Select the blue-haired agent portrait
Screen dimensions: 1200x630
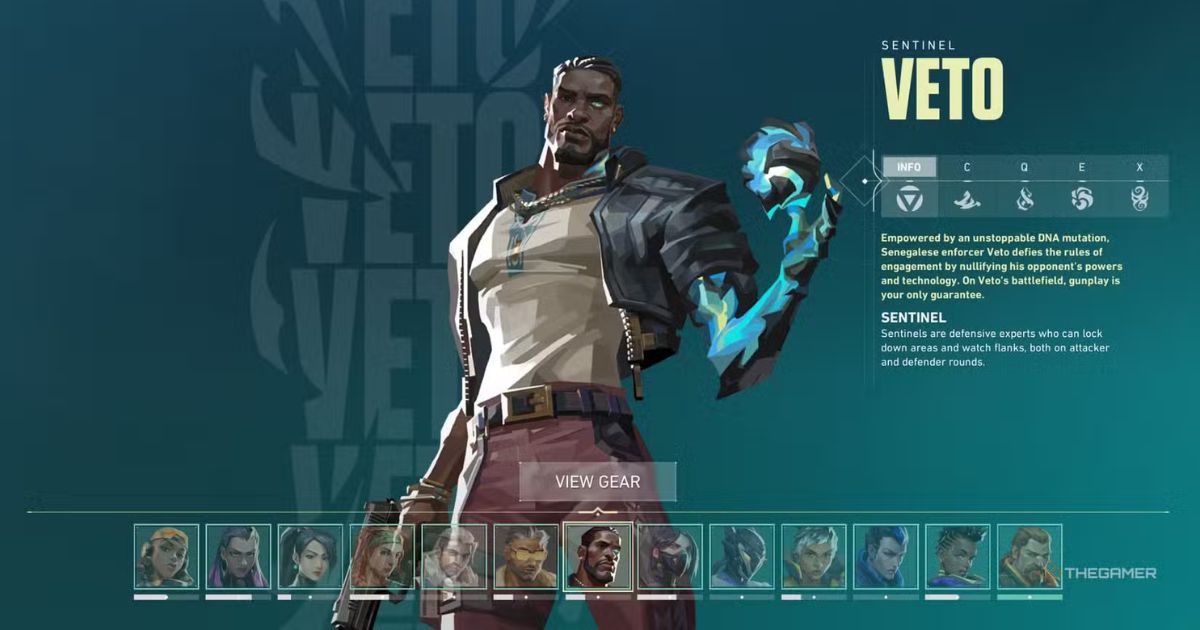(886, 556)
